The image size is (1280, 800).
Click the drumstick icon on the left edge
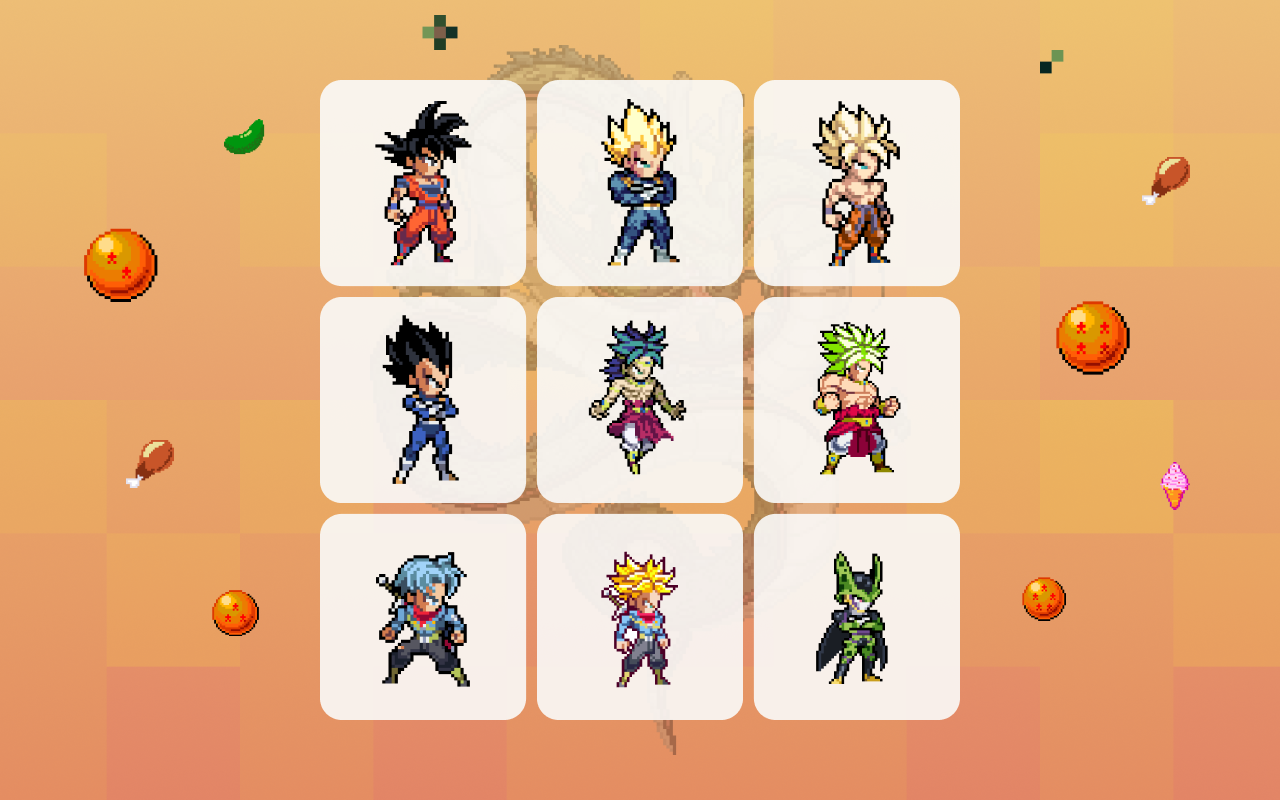153,462
